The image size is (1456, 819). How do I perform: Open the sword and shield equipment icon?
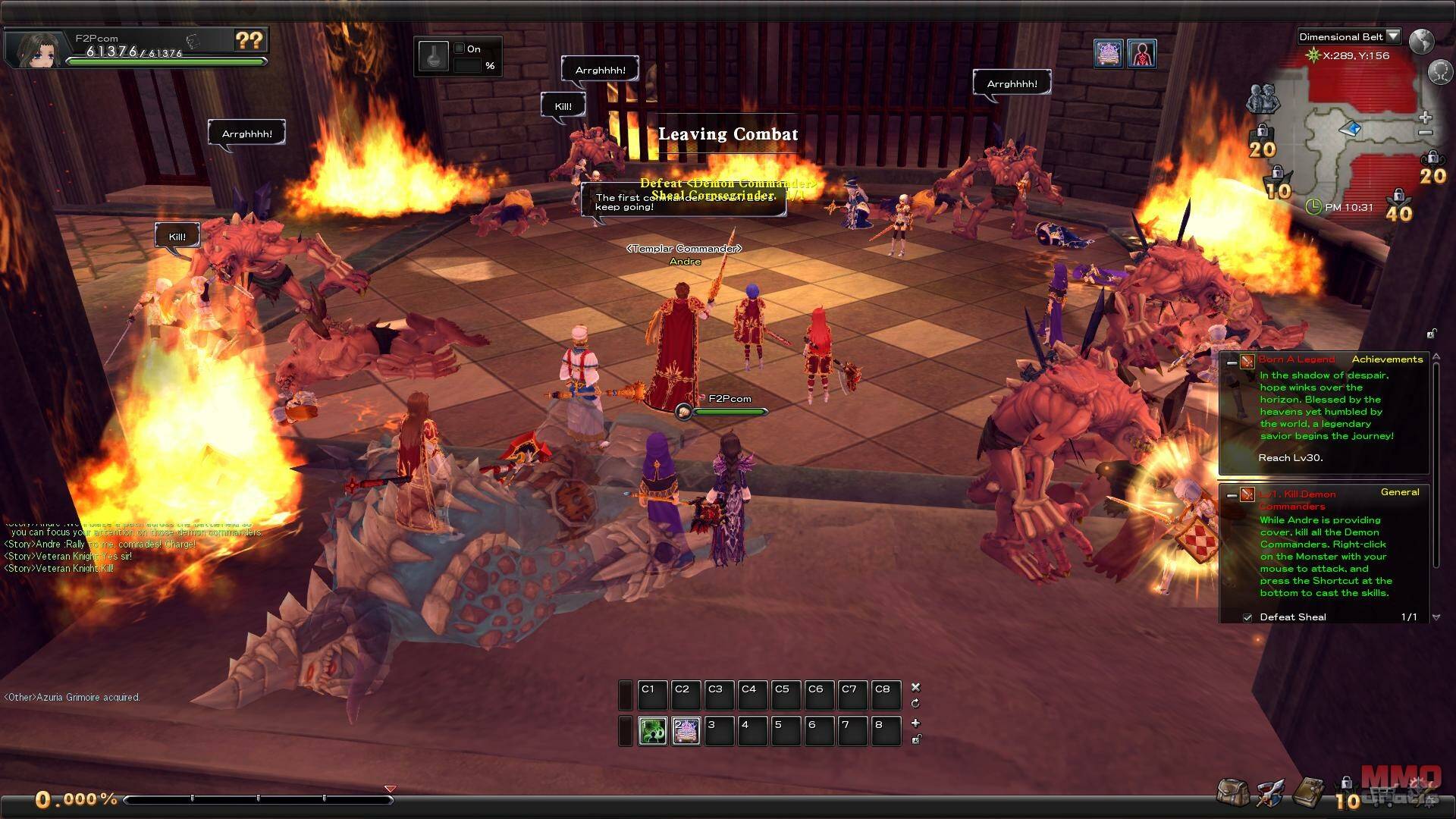[x=1270, y=793]
